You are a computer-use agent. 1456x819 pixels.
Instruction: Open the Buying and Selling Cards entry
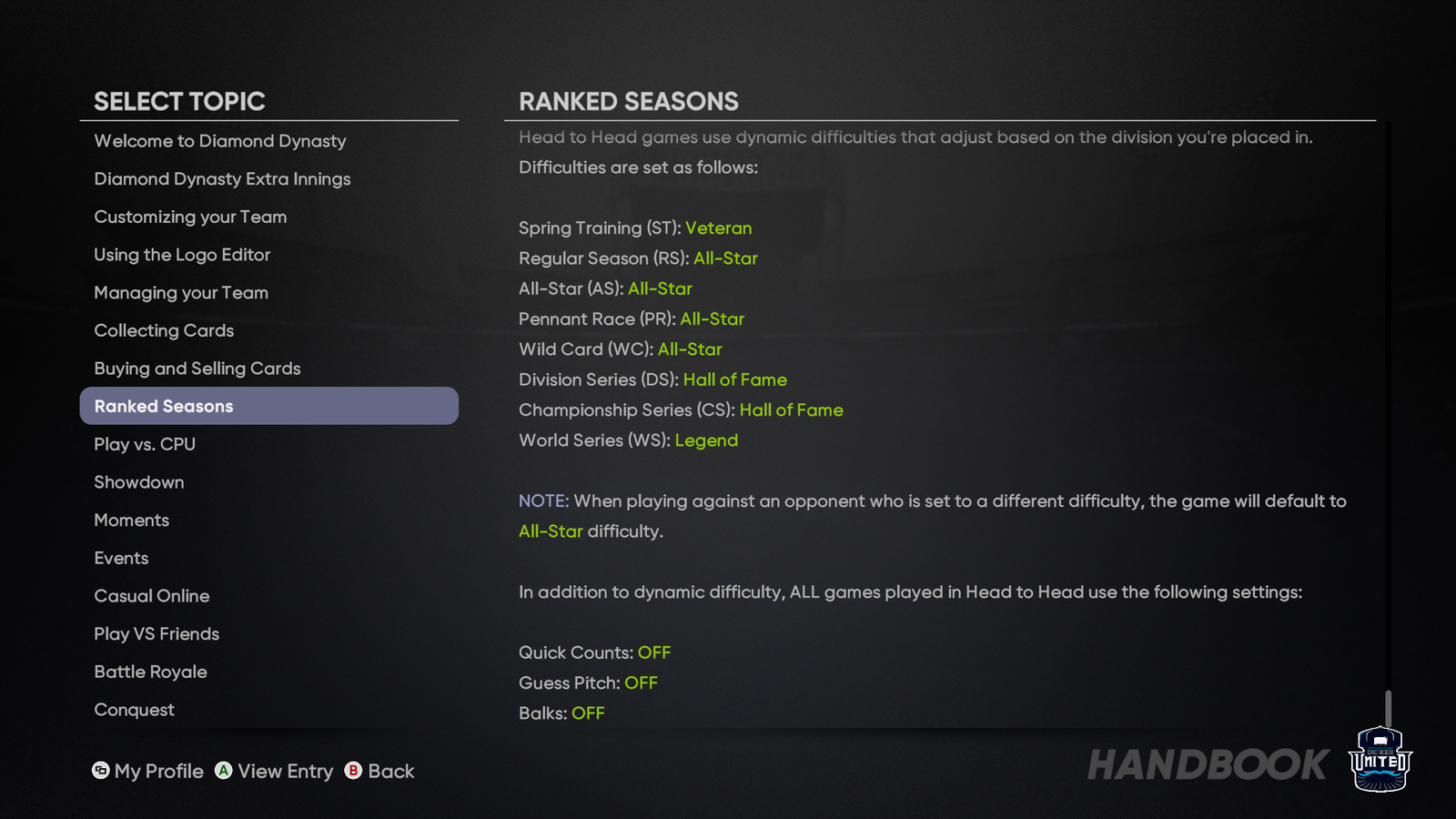[x=197, y=369]
